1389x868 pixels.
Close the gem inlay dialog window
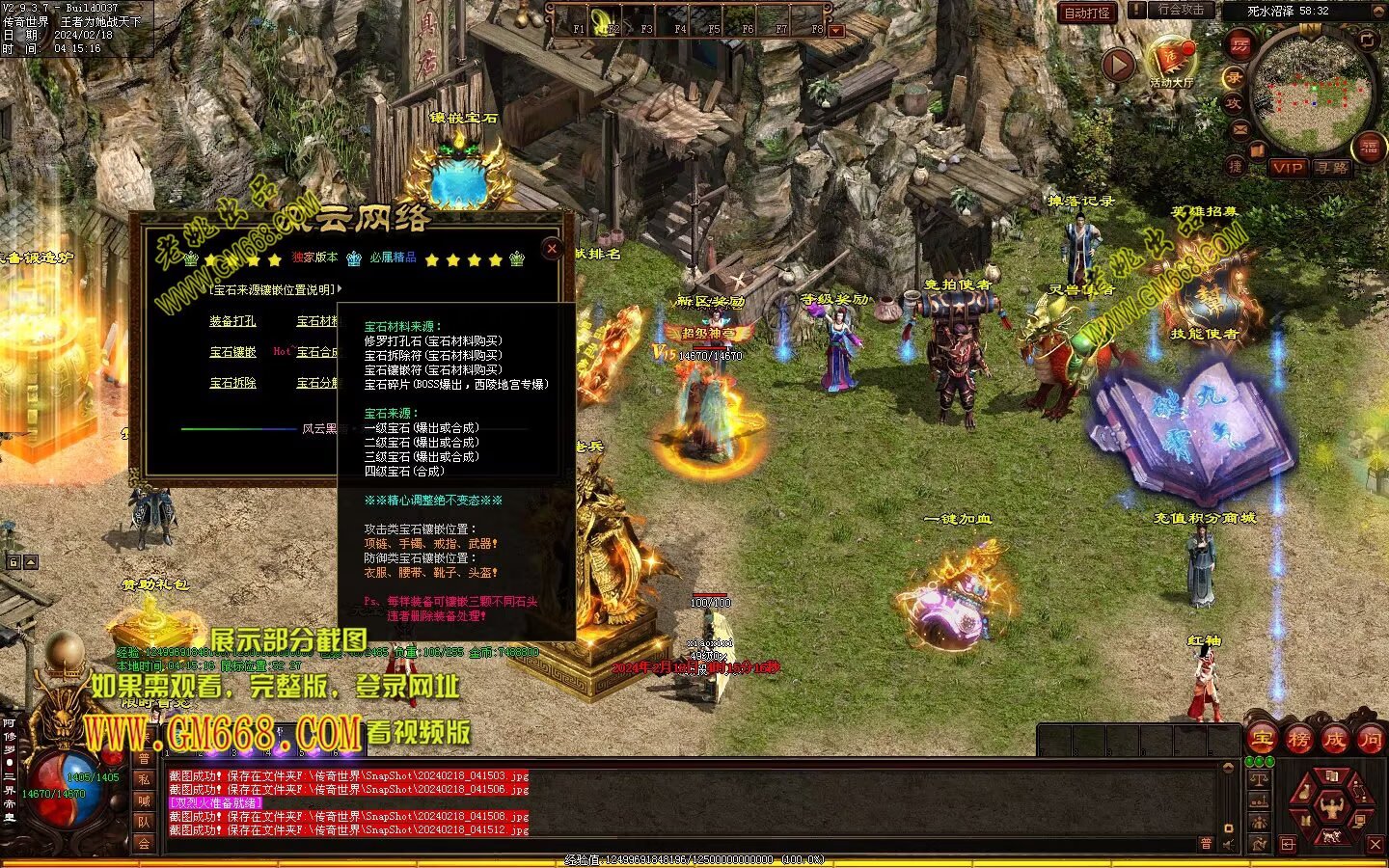coord(552,249)
